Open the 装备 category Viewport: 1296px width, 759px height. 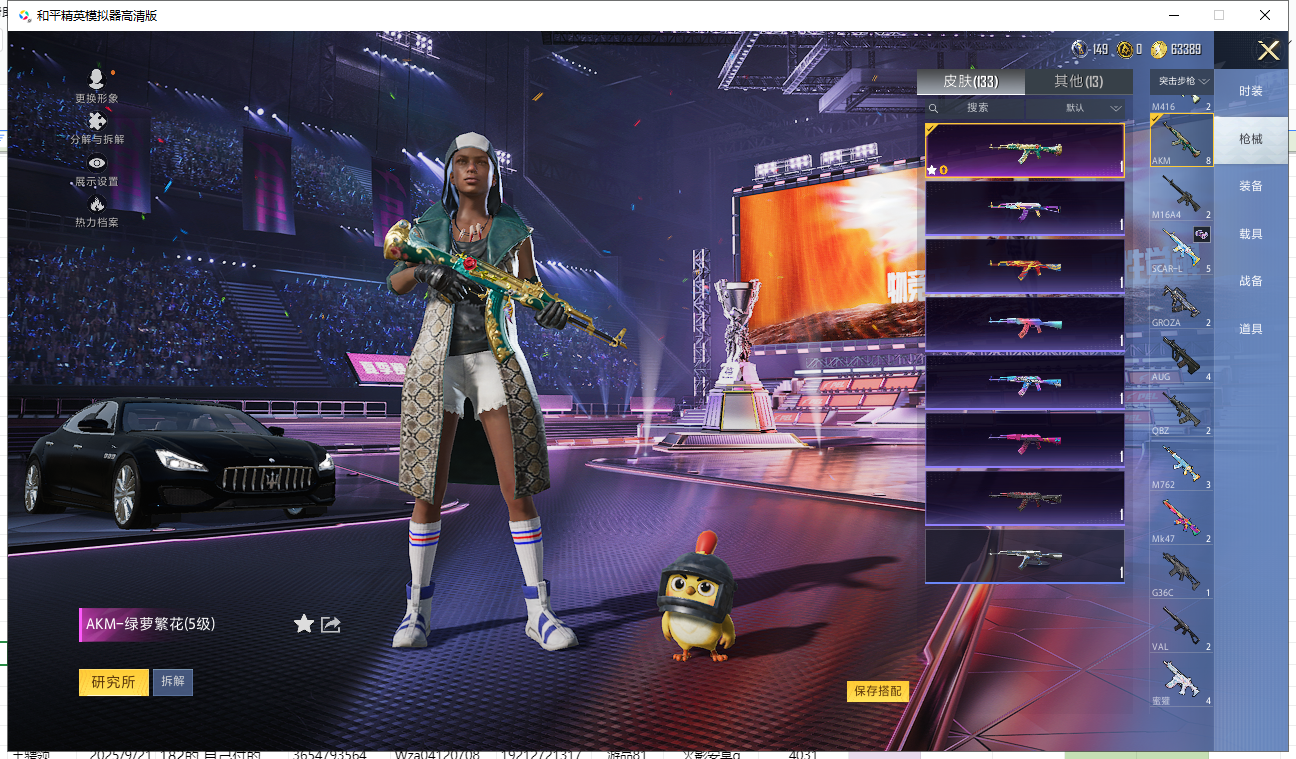click(1250, 186)
